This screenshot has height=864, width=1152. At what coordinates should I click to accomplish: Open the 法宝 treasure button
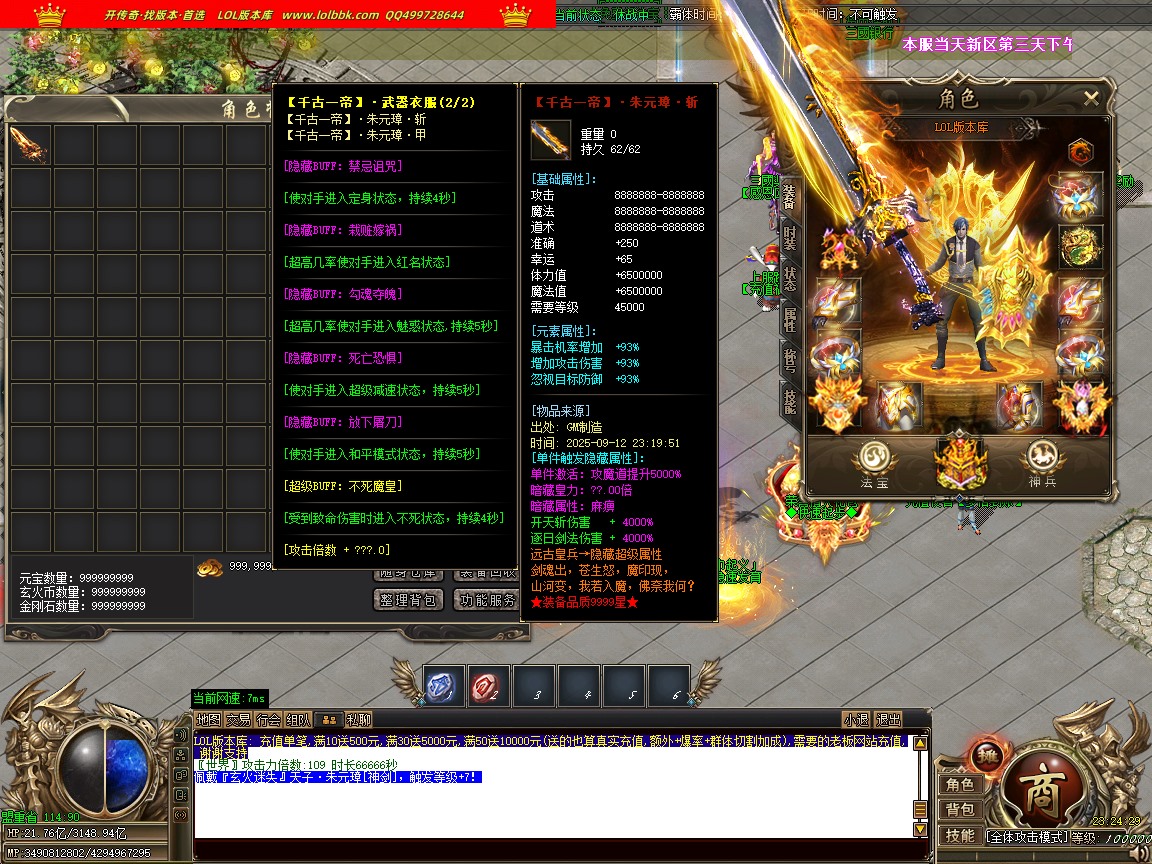tap(874, 463)
